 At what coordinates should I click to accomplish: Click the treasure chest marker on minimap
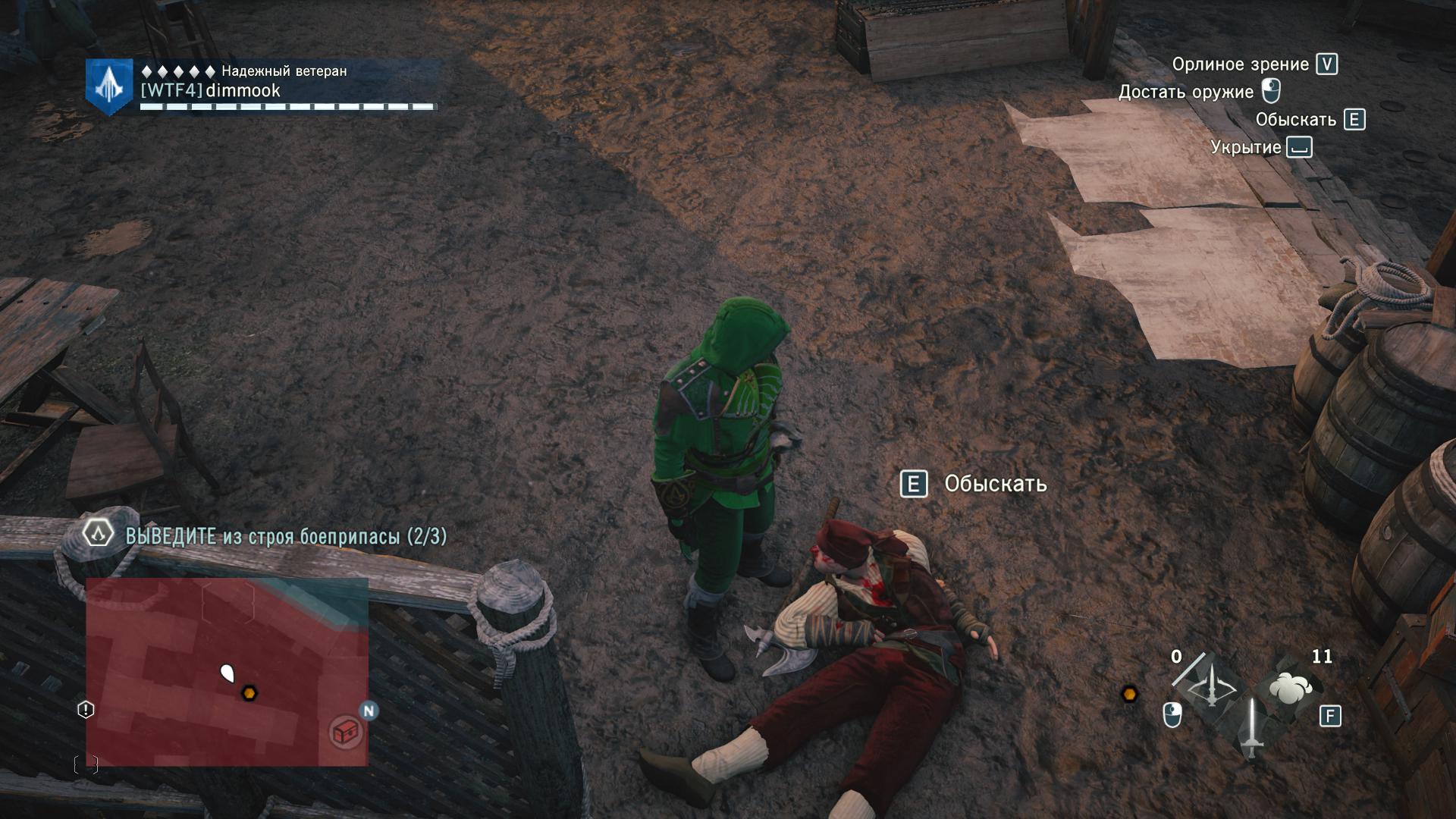346,732
